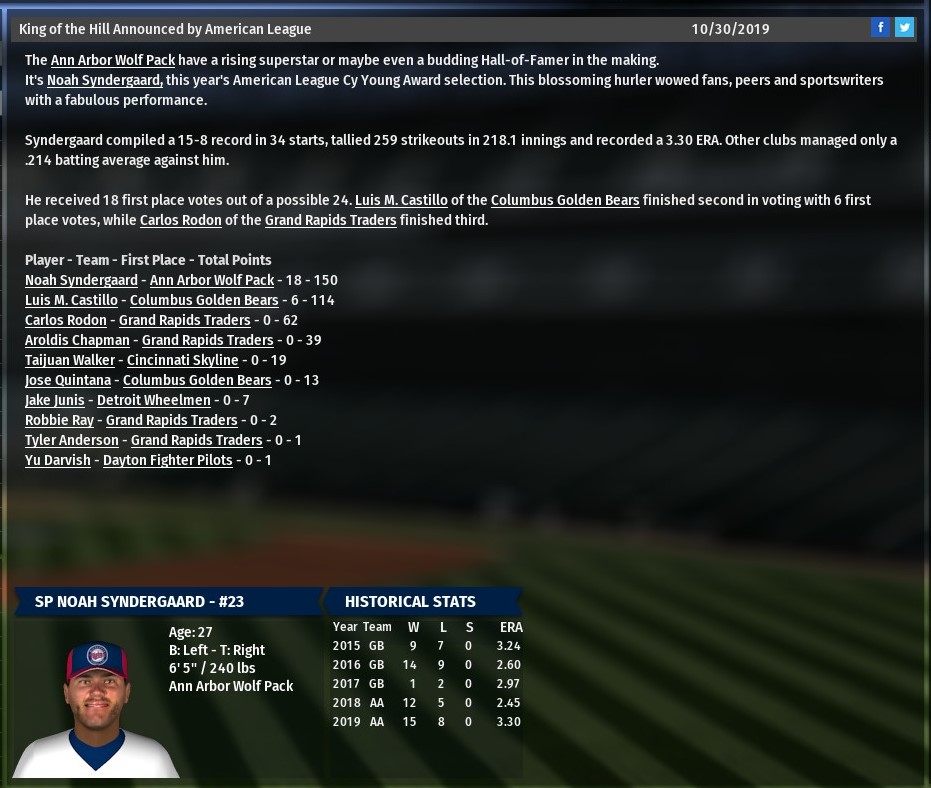Screen dimensions: 931x788
Task: View Robbie Ray's player page
Action: click(59, 420)
